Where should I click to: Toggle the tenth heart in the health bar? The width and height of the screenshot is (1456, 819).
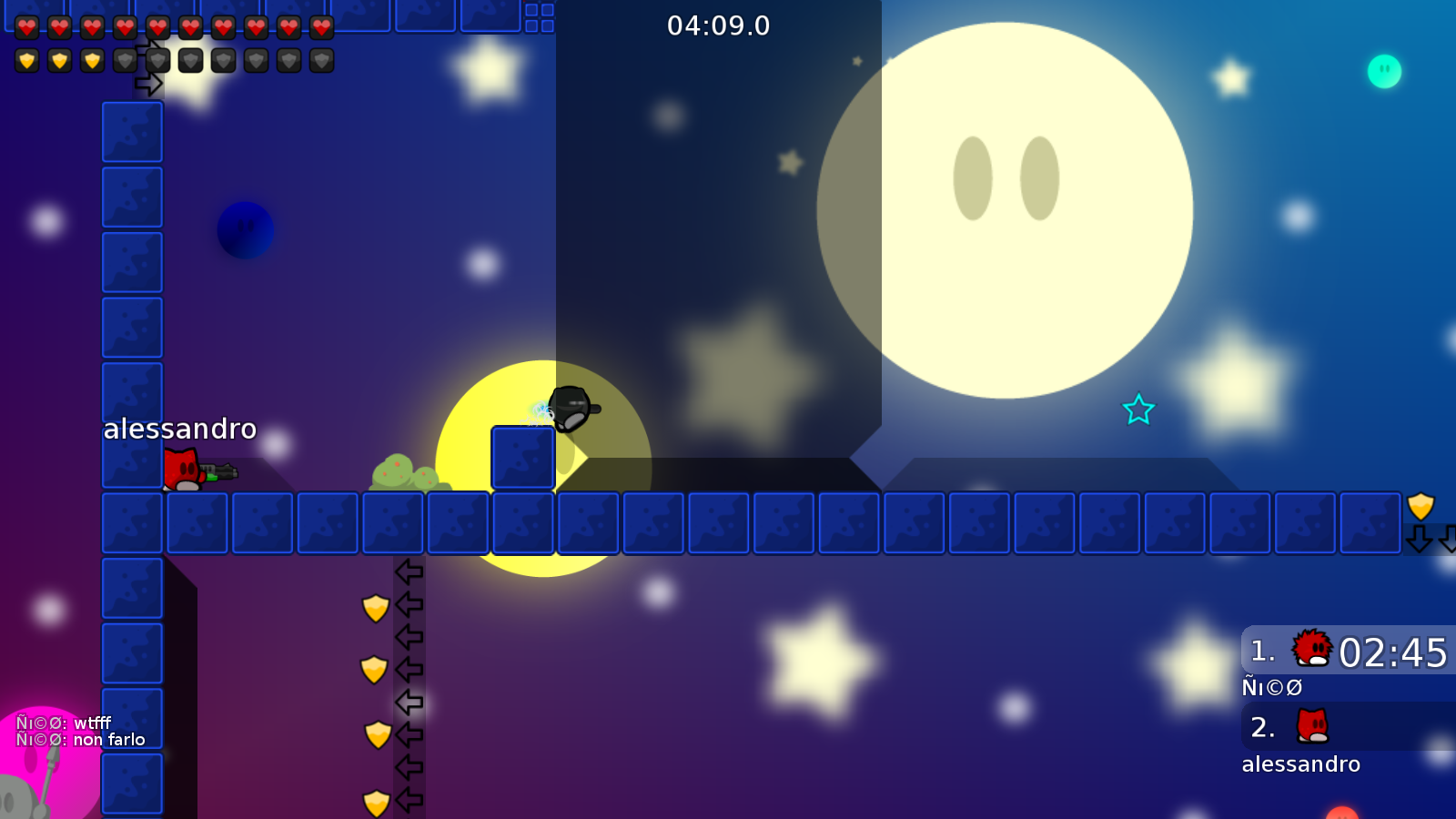click(x=322, y=27)
